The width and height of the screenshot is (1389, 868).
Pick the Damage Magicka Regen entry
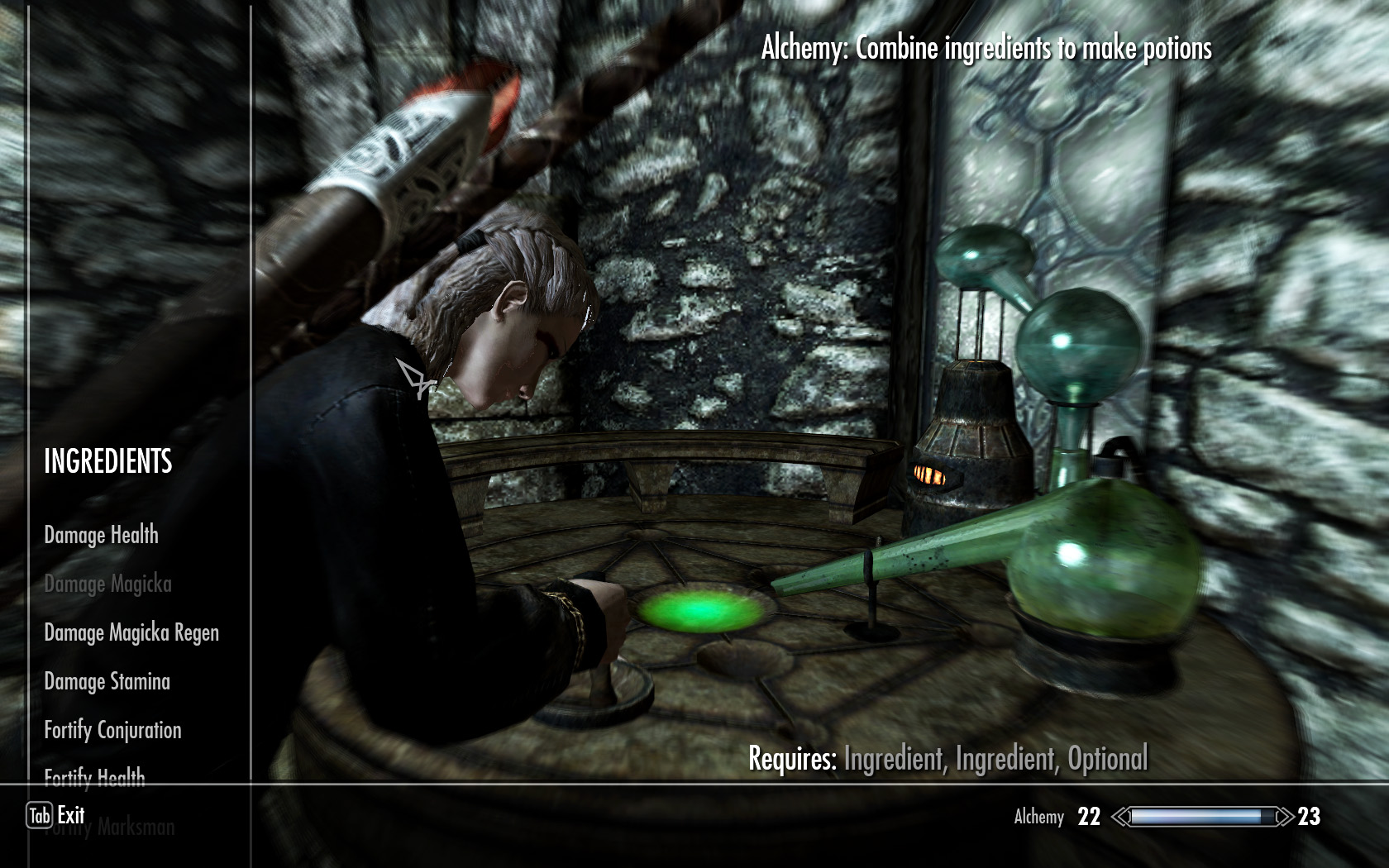point(131,632)
